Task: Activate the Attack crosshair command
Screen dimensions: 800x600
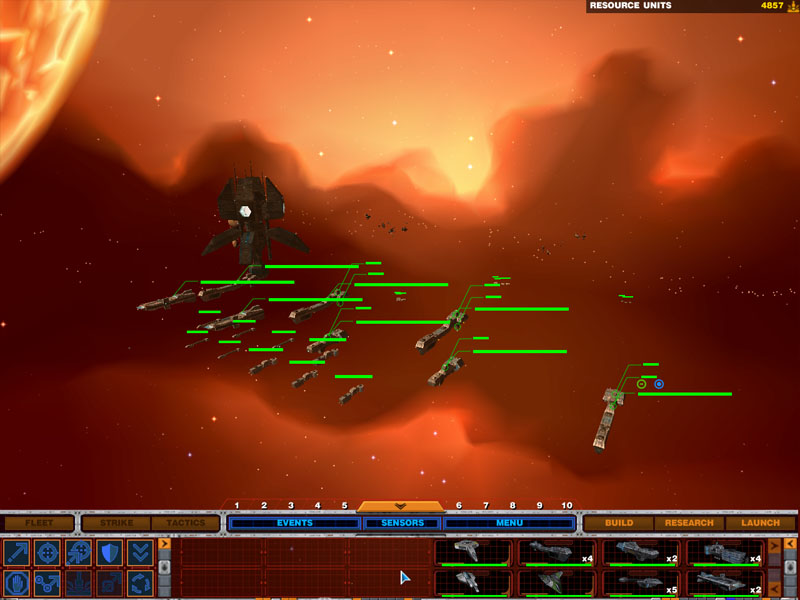Action: click(47, 553)
